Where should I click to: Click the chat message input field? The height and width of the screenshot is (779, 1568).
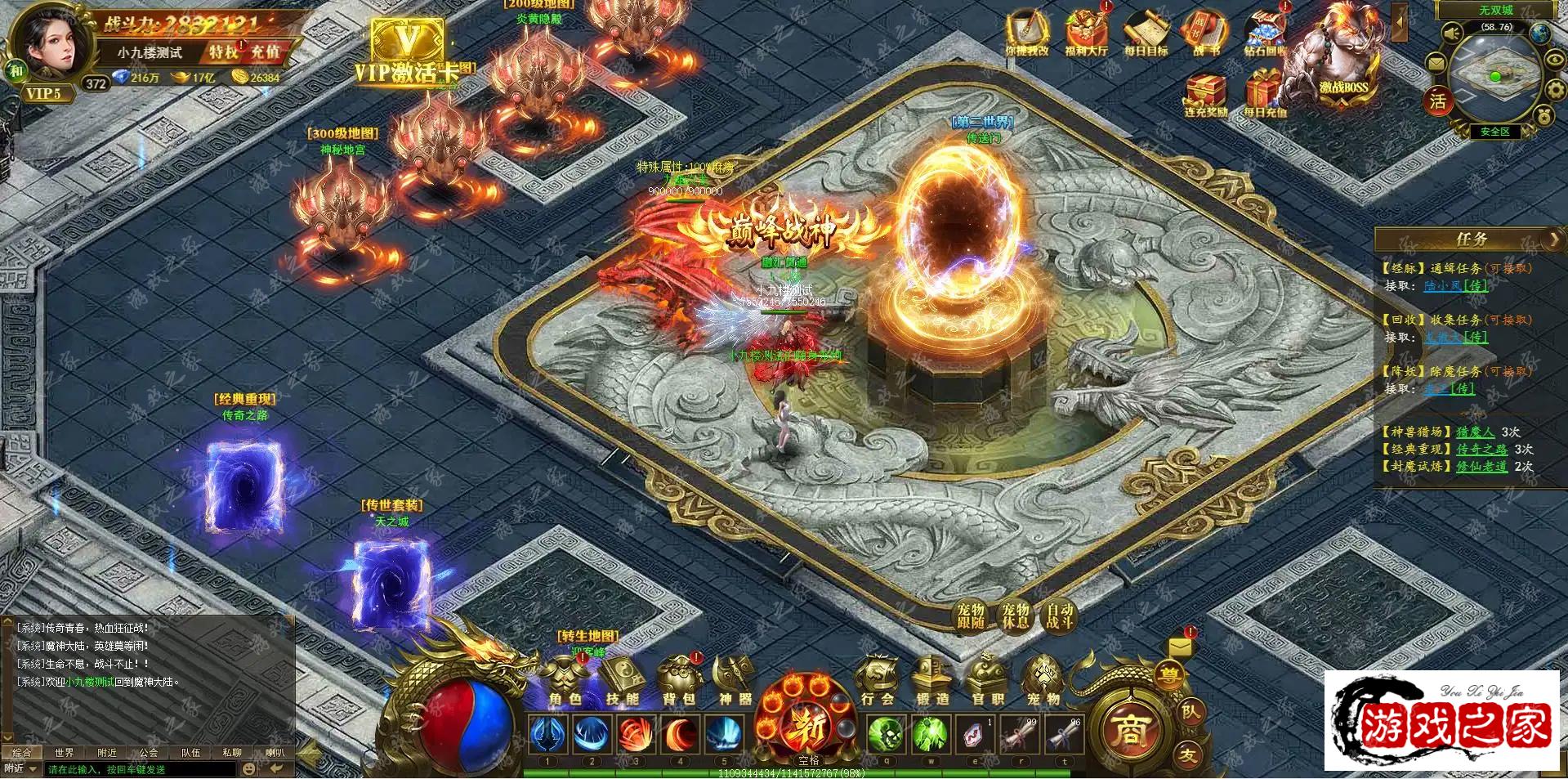click(x=139, y=769)
